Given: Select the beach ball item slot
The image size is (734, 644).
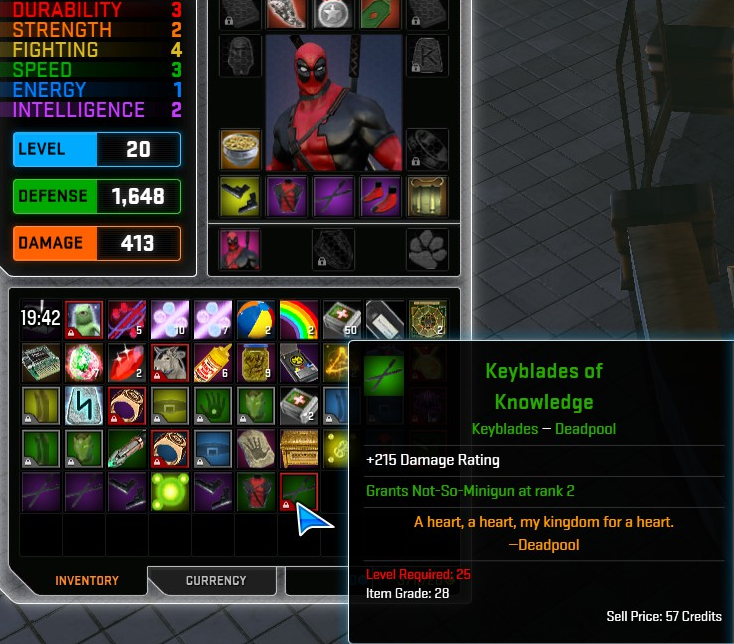Looking at the screenshot, I should click(x=256, y=320).
